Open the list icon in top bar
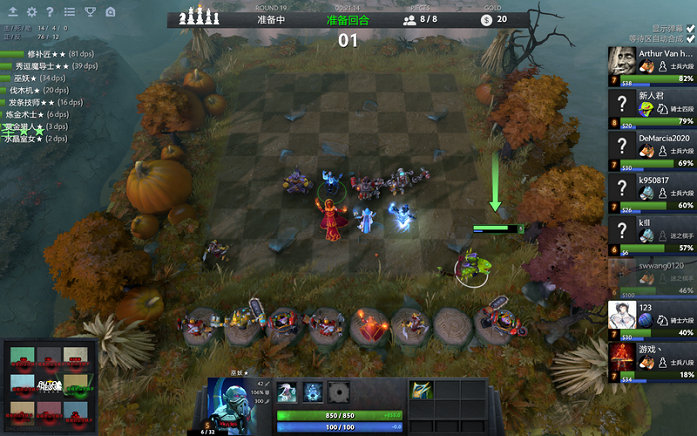The image size is (697, 436). click(69, 12)
